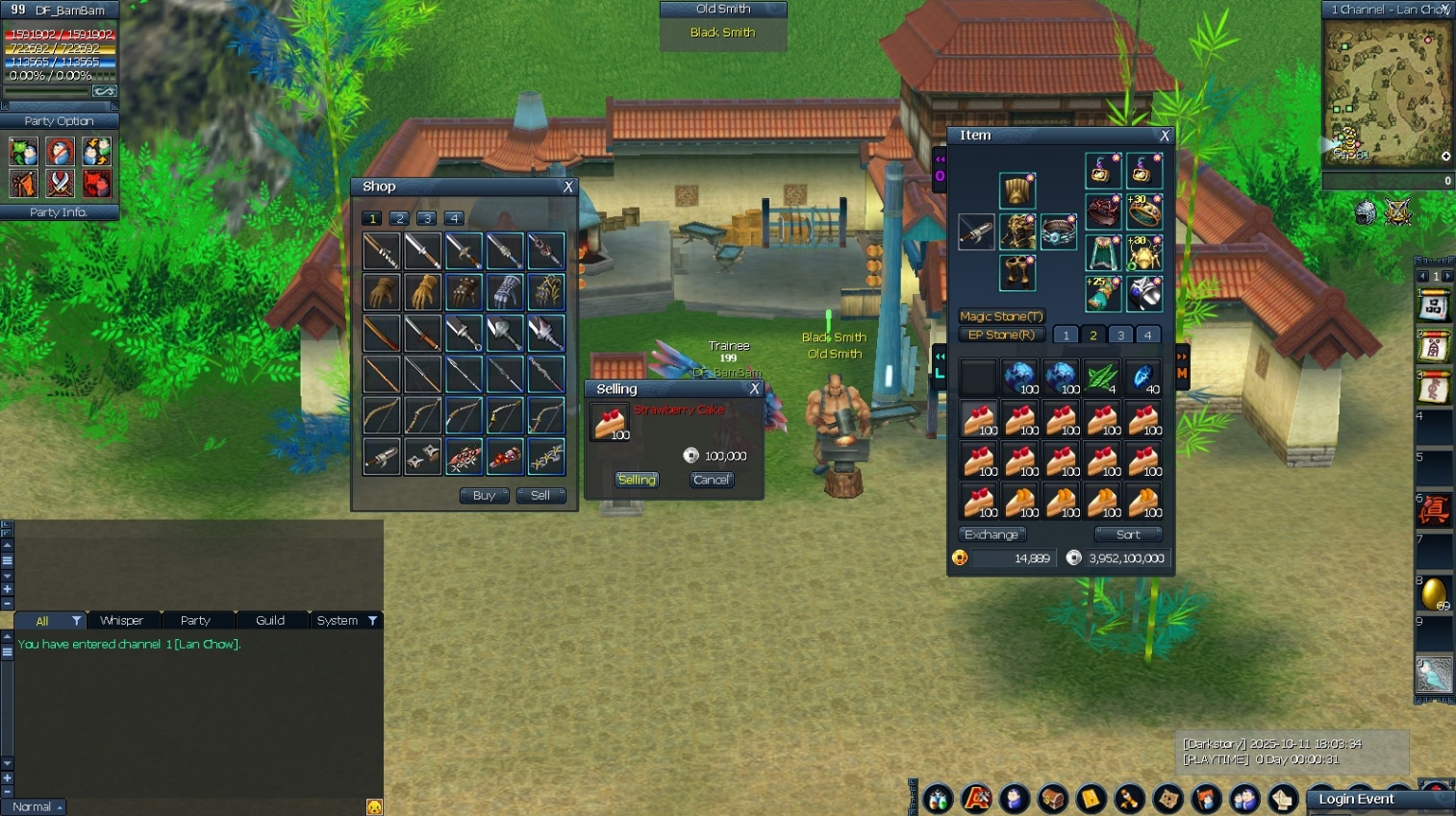The width and height of the screenshot is (1456, 816).
Task: Select the EP Stone(R) tab
Action: (1001, 335)
